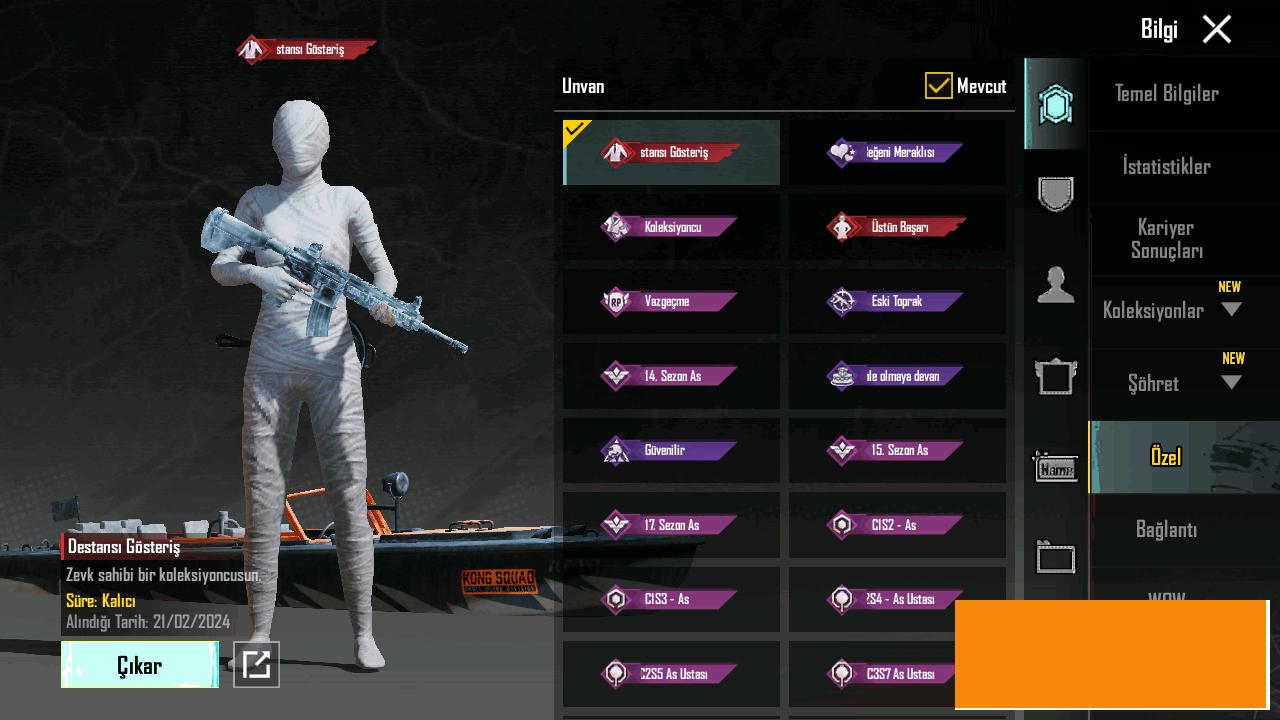
Task: Click the avatar silhouette category icon
Action: pos(1055,285)
